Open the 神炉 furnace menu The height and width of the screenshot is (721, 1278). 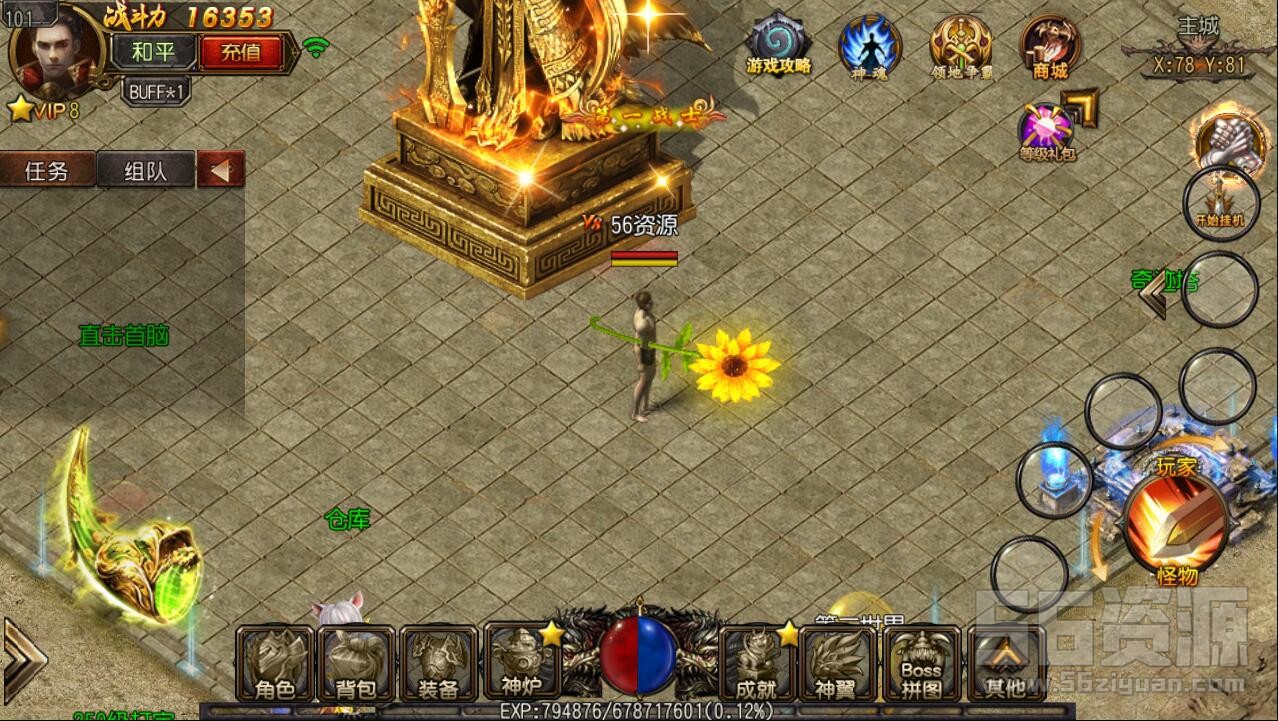pyautogui.click(x=521, y=661)
